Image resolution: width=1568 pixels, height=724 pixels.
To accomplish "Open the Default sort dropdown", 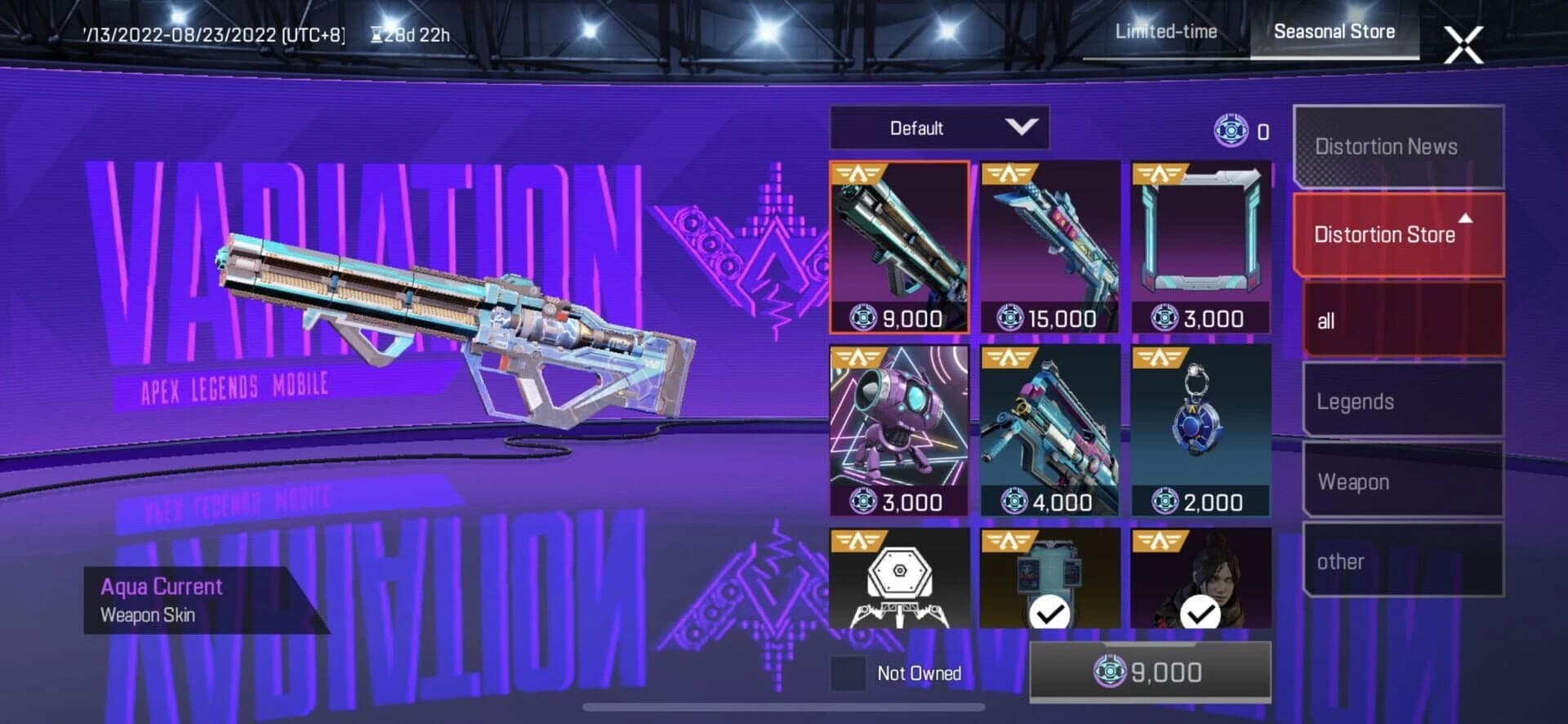I will 938,128.
